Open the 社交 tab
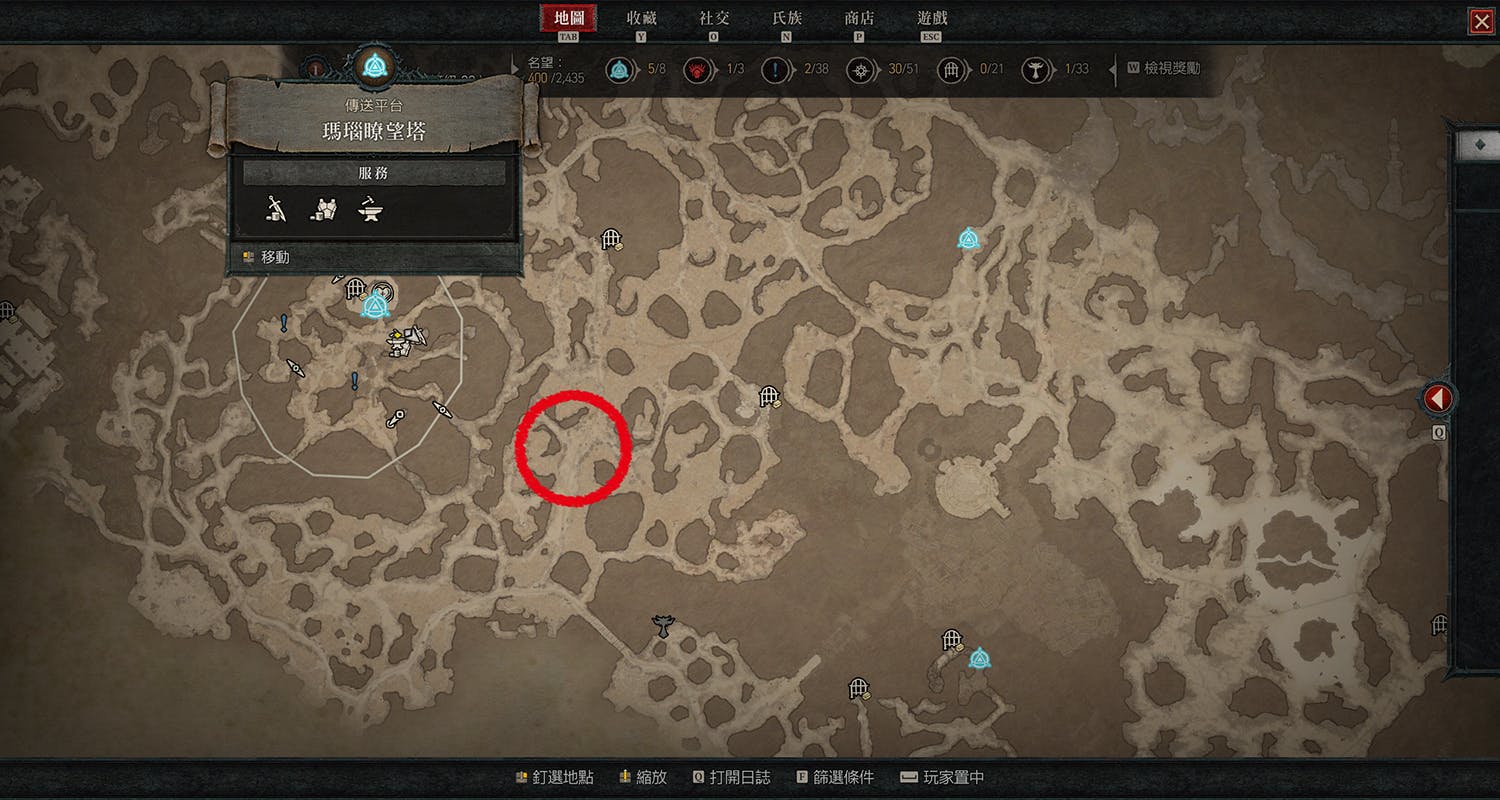1500x800 pixels. (x=714, y=18)
